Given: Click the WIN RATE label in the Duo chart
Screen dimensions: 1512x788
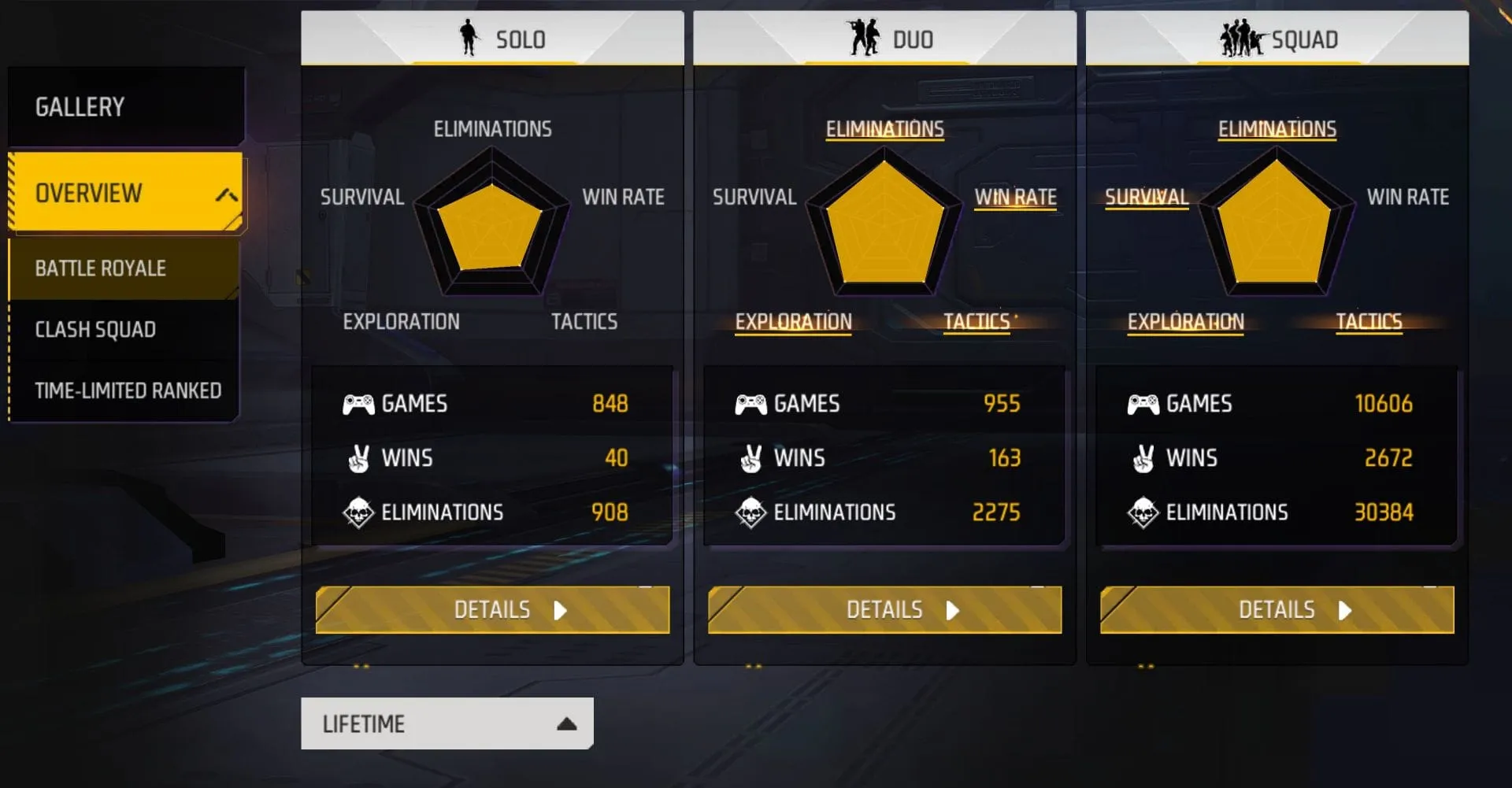Looking at the screenshot, I should coord(1015,197).
